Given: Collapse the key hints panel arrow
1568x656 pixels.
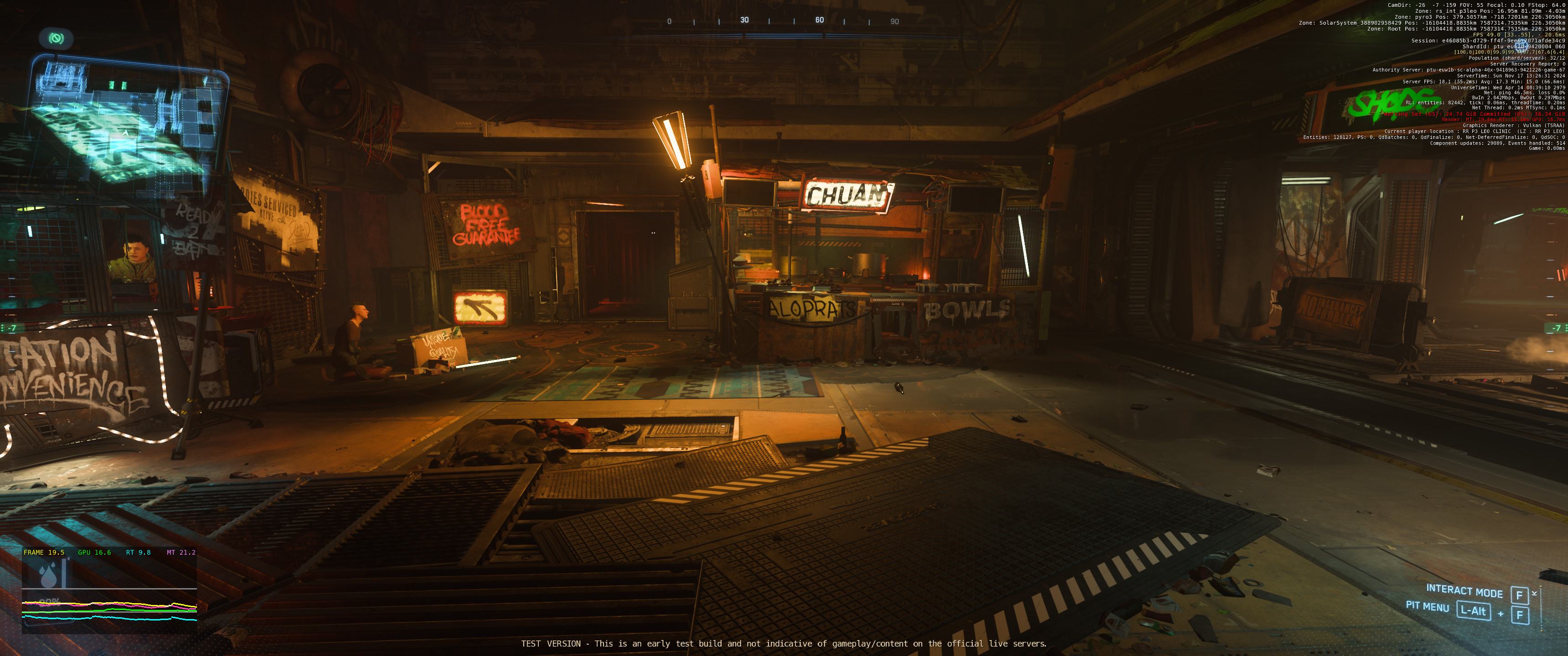Looking at the screenshot, I should point(1534,593).
